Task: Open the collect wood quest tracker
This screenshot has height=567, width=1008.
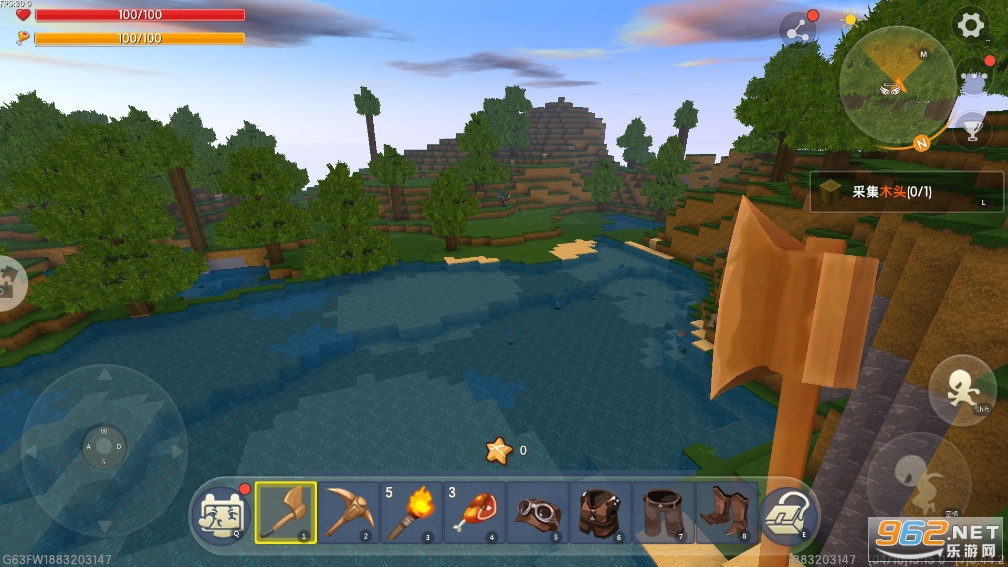Action: pos(906,191)
